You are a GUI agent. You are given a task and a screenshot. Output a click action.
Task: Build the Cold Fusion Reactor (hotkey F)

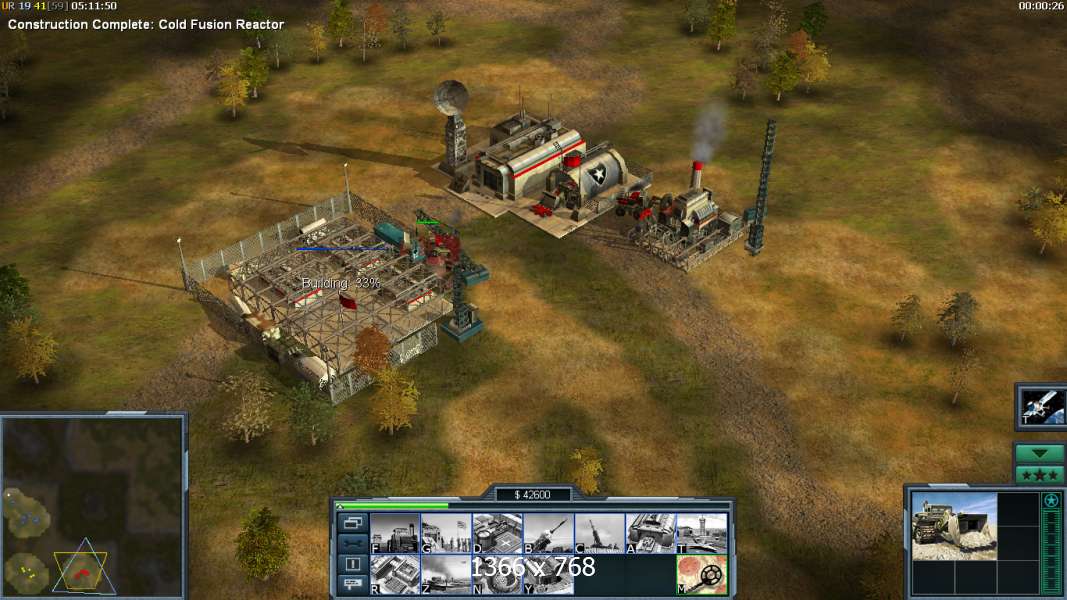click(x=394, y=533)
